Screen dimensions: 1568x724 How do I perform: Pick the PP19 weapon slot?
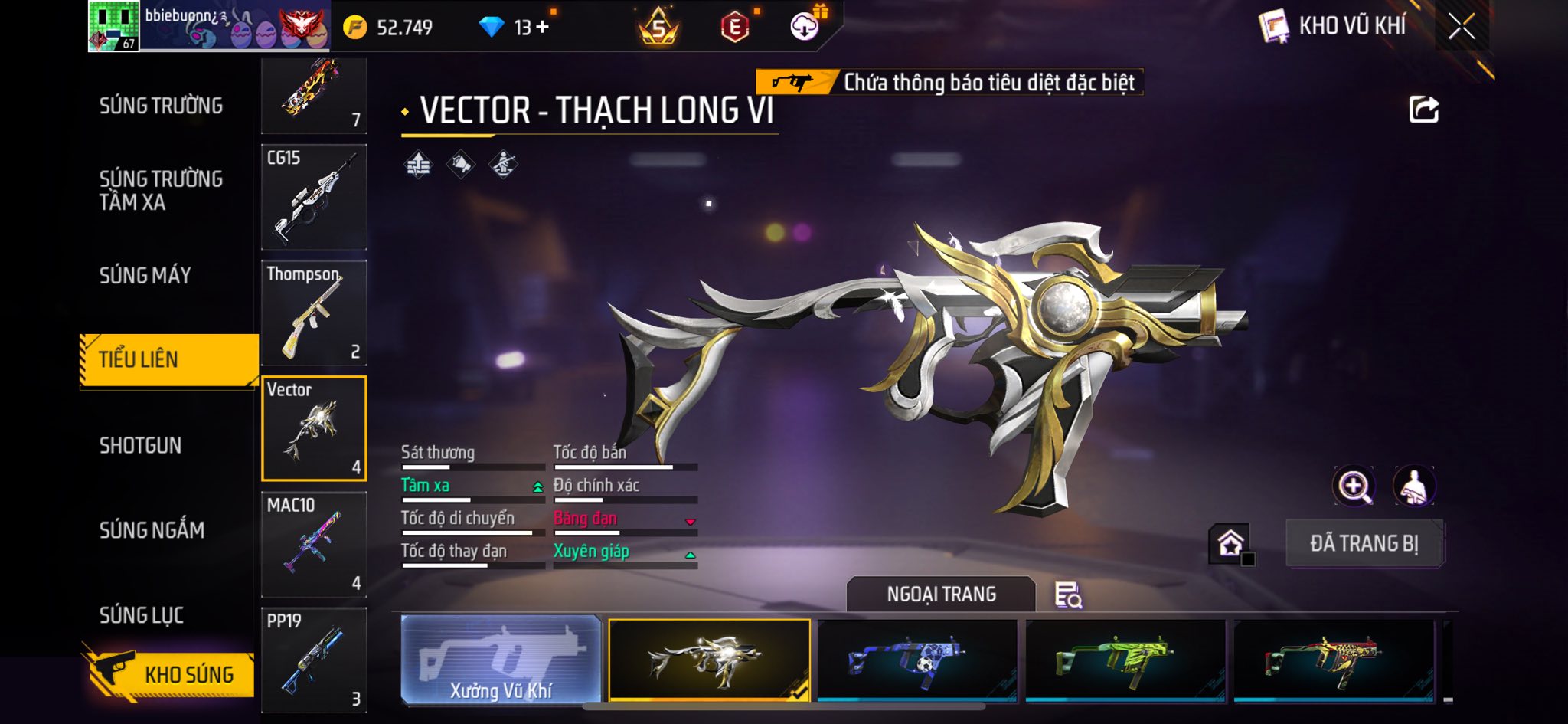point(314,660)
